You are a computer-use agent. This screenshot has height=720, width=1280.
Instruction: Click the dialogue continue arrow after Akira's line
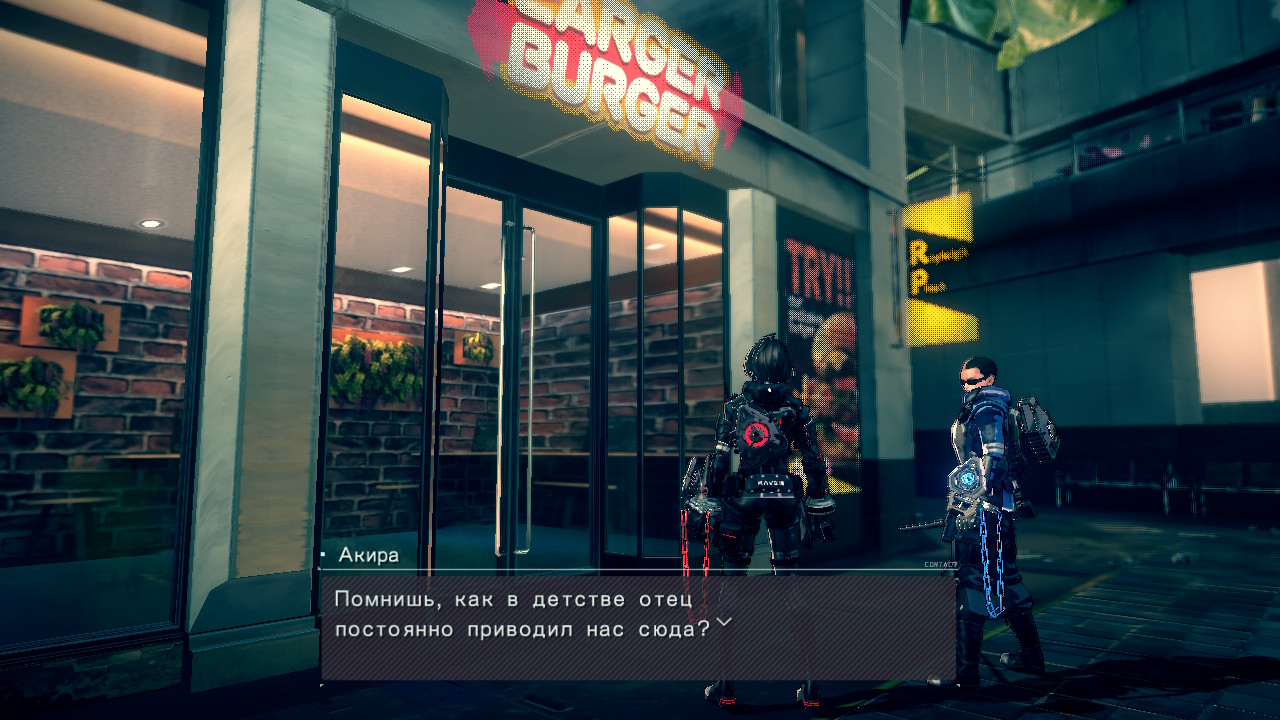pos(724,622)
